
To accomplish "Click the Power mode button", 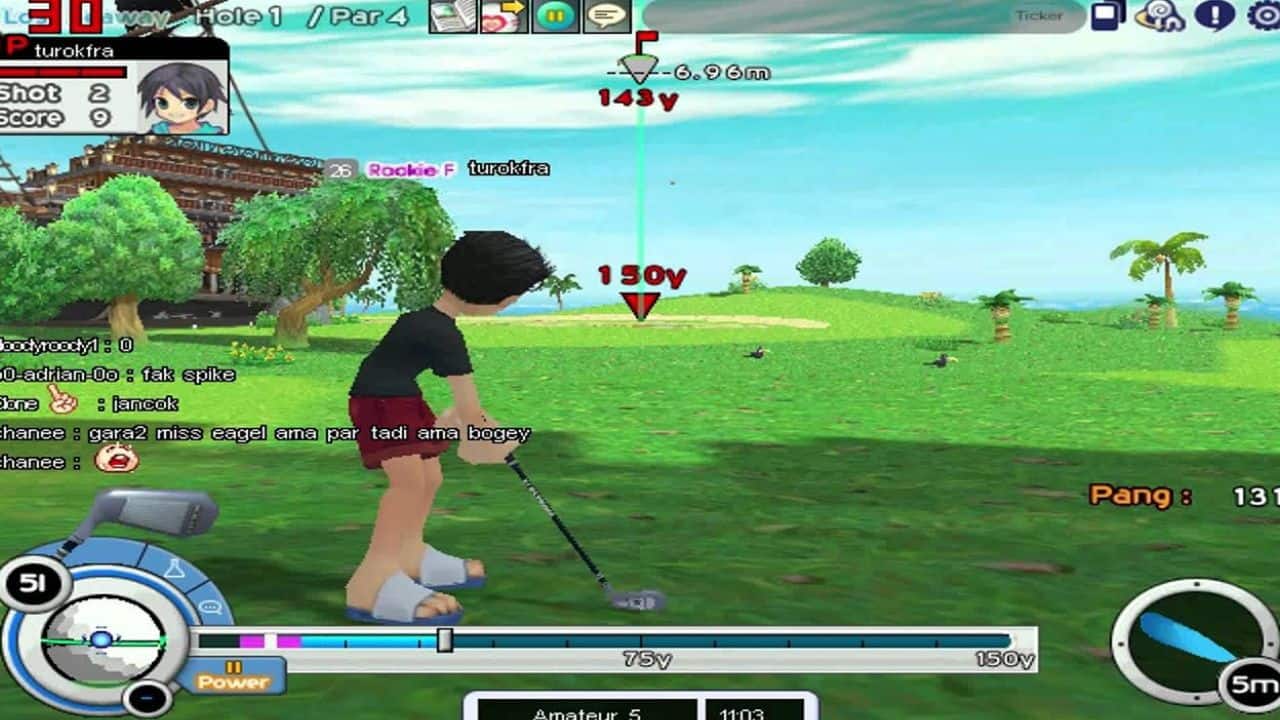I will coord(233,676).
